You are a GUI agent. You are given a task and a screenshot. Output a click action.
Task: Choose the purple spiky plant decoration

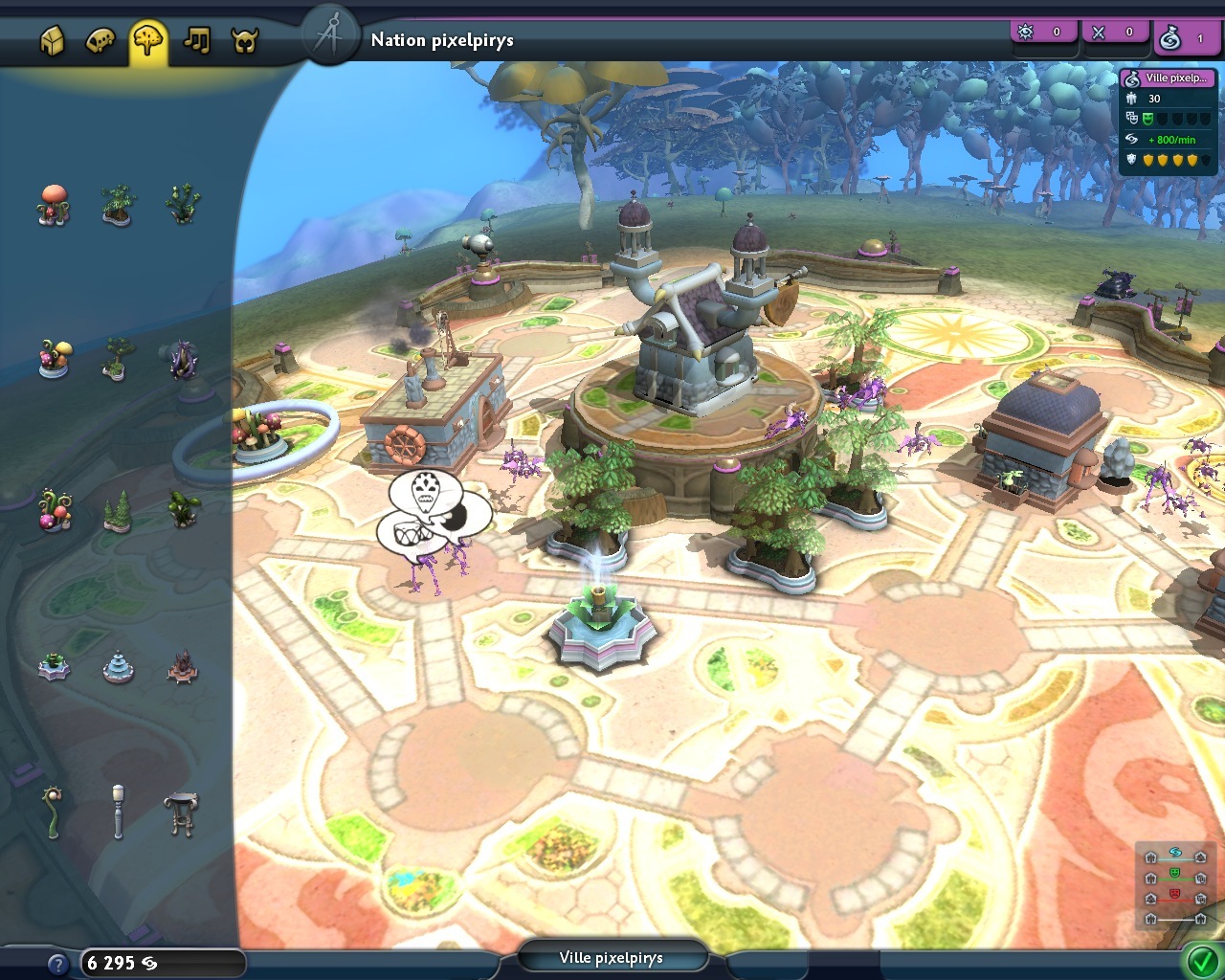[x=182, y=360]
